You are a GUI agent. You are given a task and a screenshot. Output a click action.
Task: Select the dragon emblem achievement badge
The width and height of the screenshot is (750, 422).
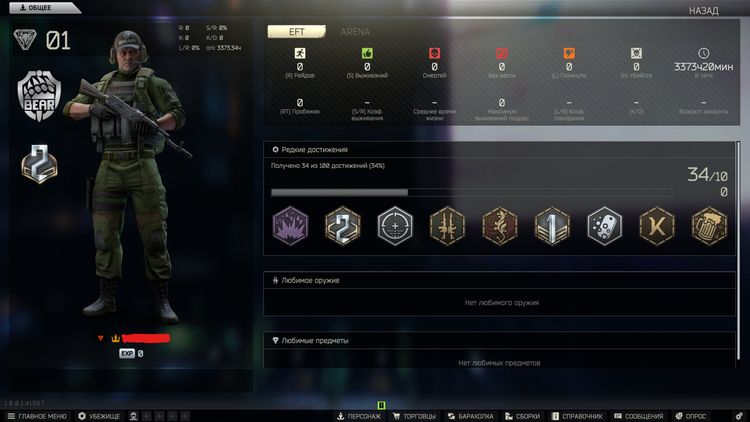click(x=500, y=224)
